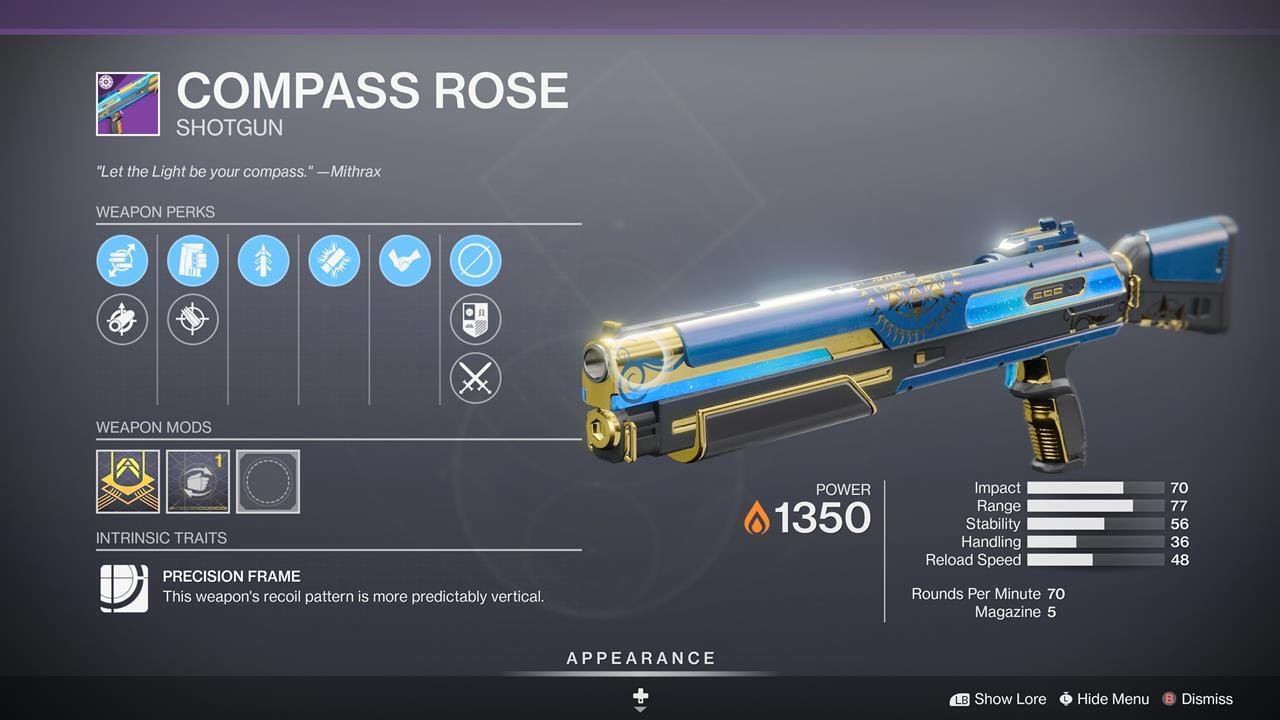Open the empty dashed-circle mod slot
This screenshot has height=720, width=1280.
(x=268, y=481)
